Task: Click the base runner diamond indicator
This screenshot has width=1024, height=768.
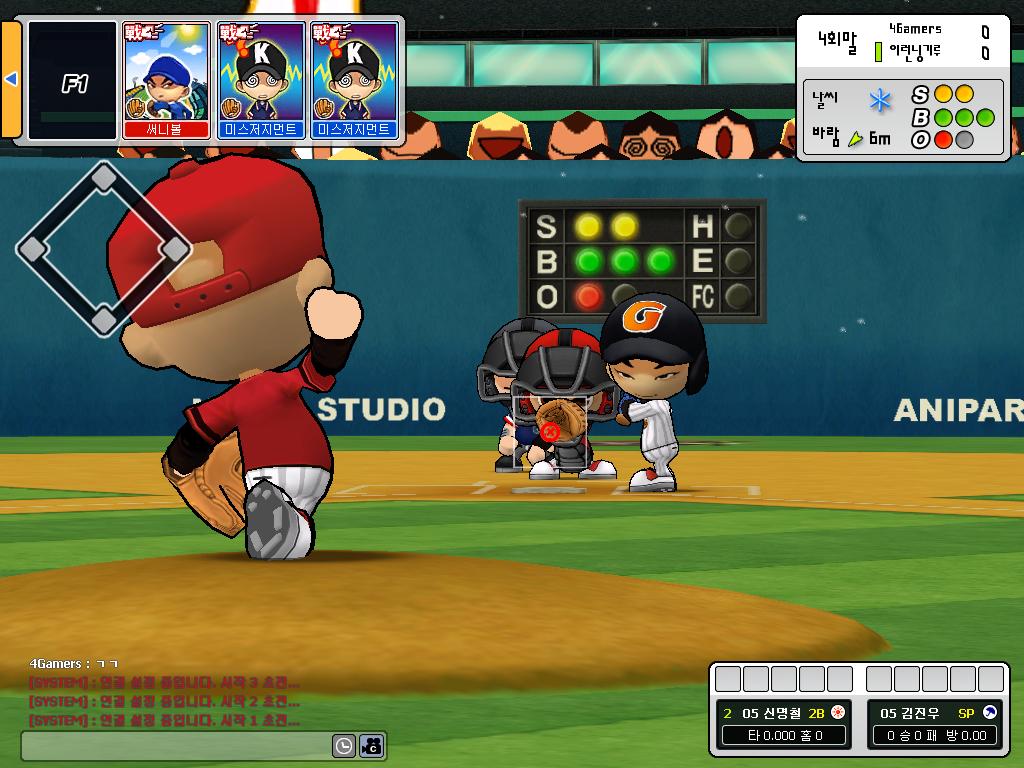Action: (x=103, y=248)
